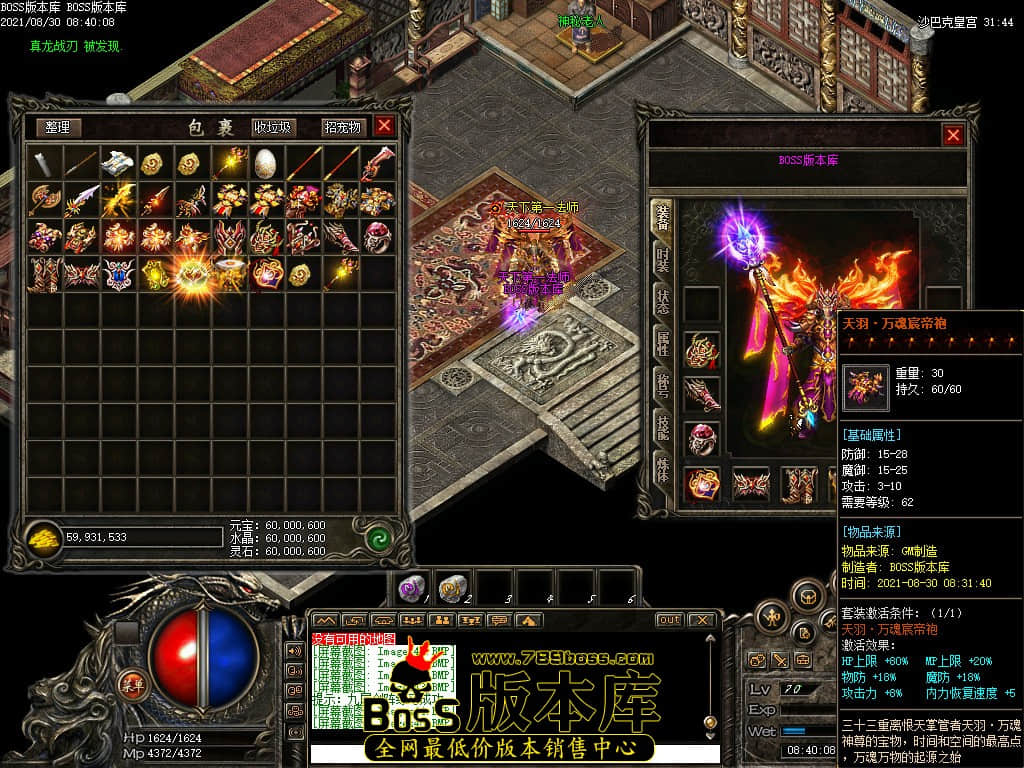Click the 招宠物 summon pet button

coord(342,127)
